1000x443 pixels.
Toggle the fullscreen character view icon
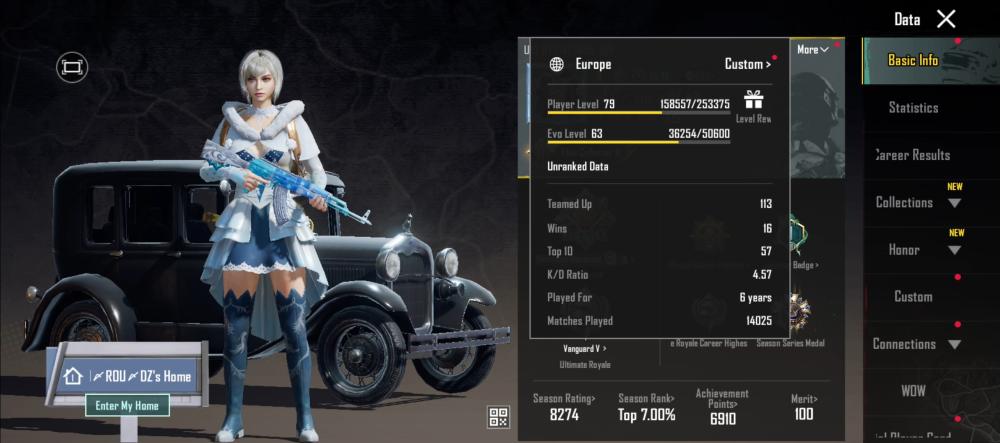[x=72, y=67]
